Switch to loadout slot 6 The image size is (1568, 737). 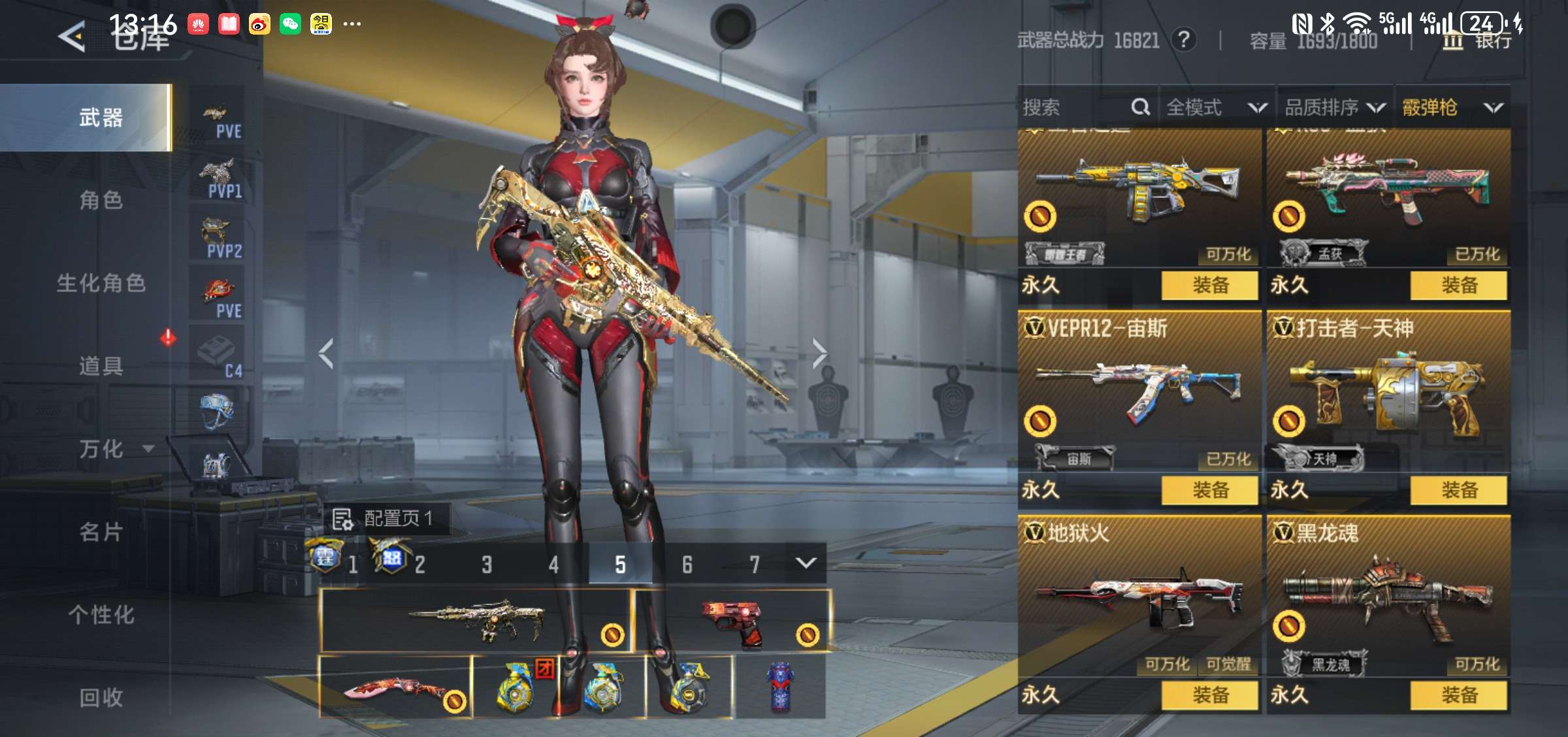click(687, 565)
